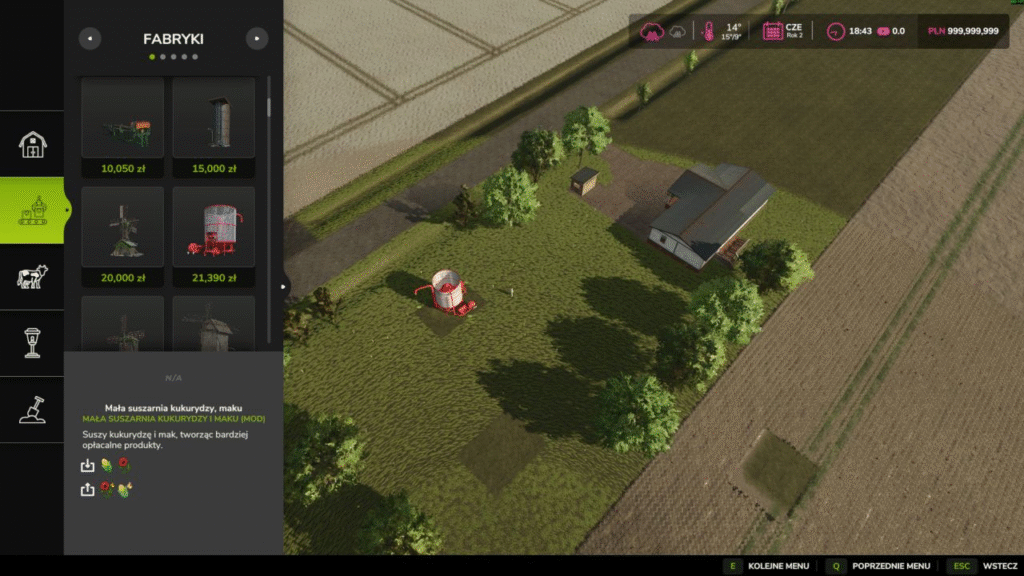Viewport: 1024px width, 576px height.
Task: Select the corn dryer costing 21,390 zł
Action: (214, 236)
